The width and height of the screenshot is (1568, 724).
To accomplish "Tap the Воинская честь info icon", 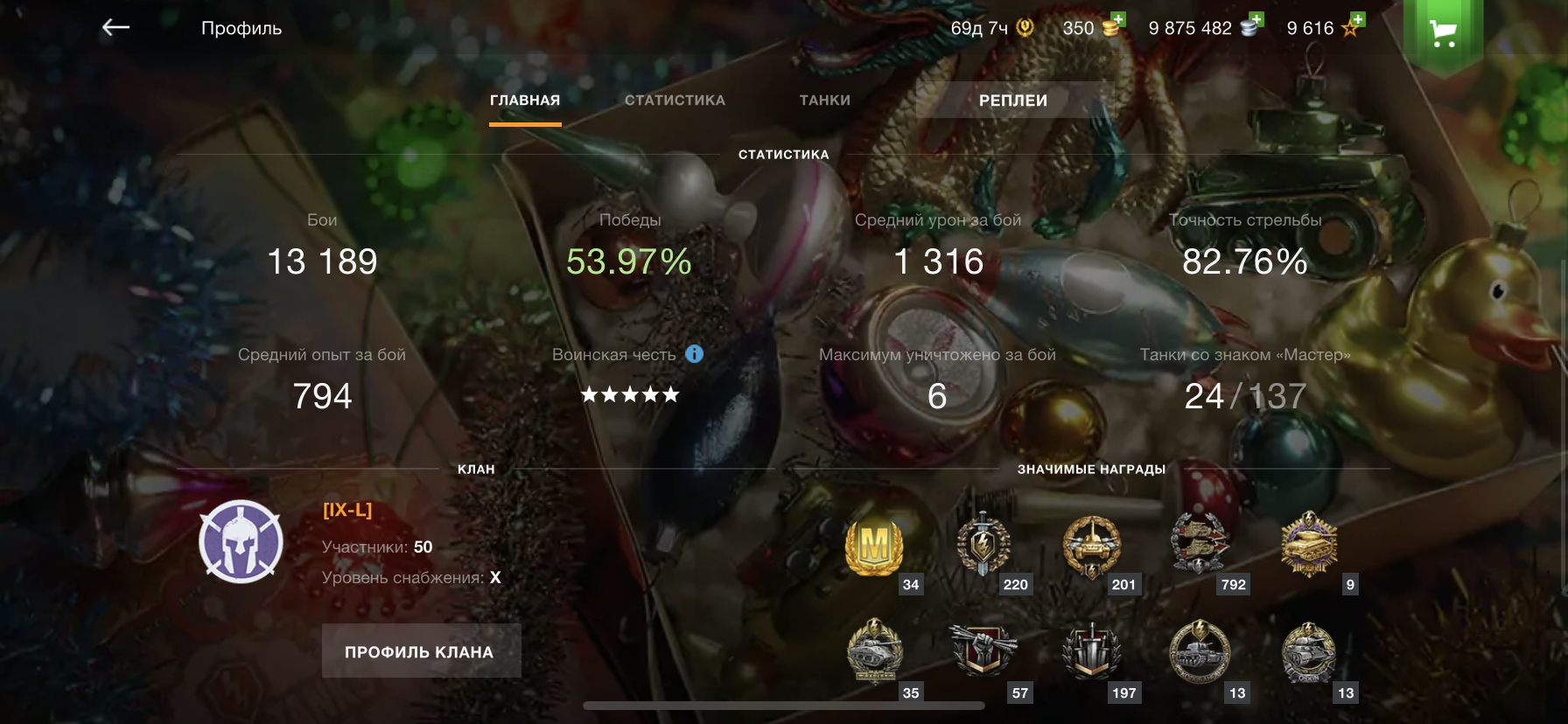I will tap(694, 354).
